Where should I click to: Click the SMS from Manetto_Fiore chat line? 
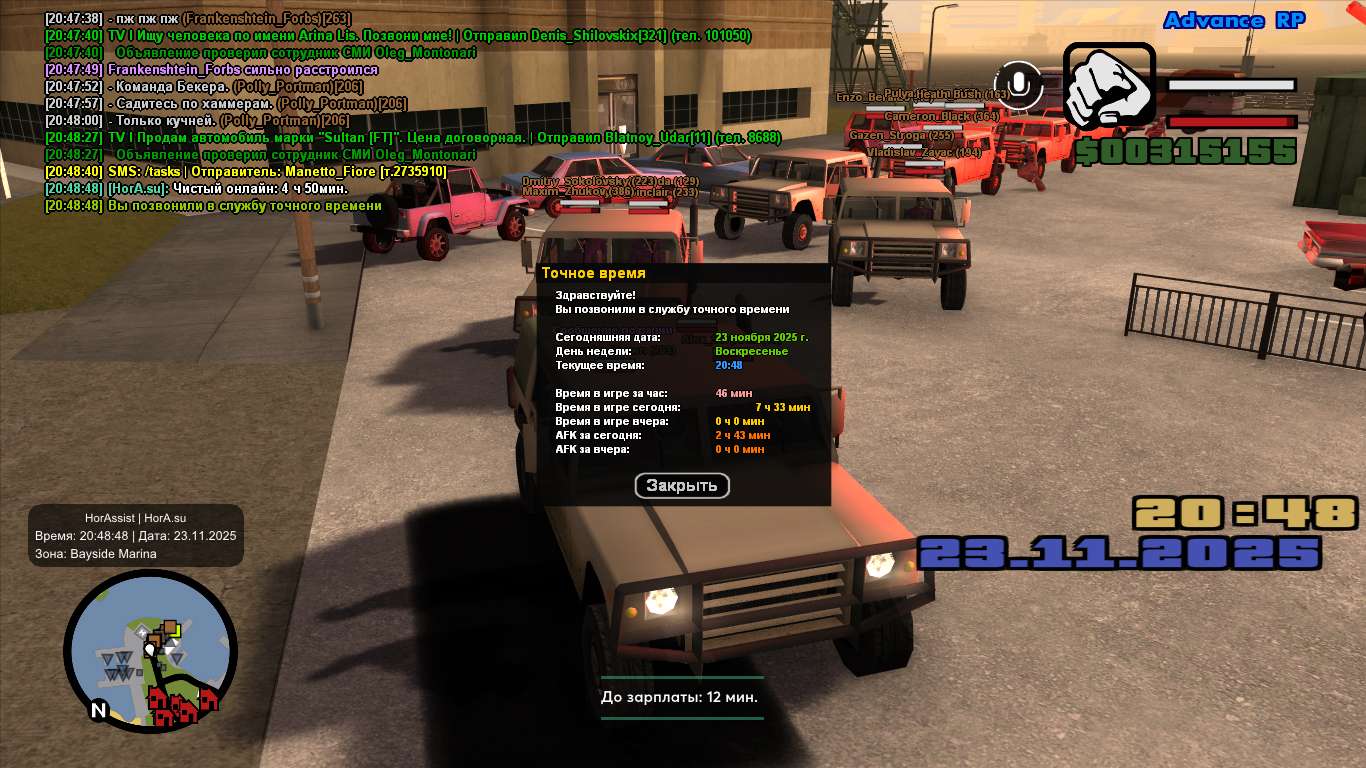246,172
